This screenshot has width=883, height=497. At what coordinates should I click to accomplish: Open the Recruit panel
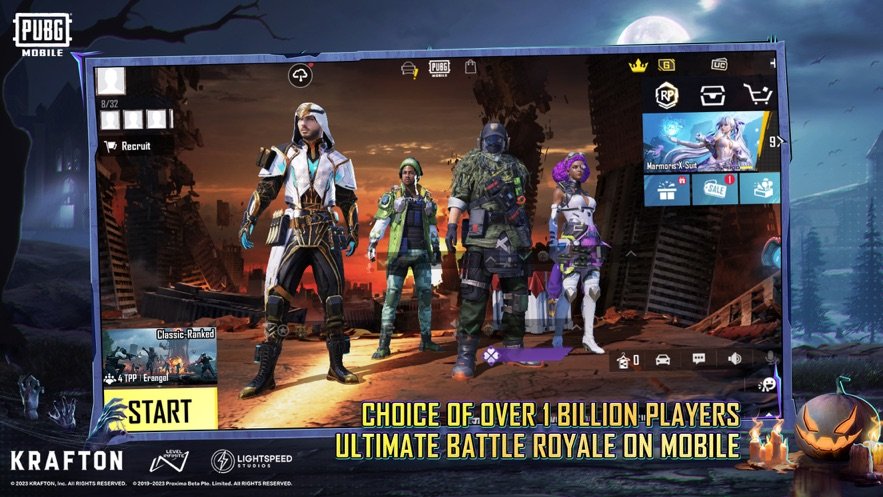click(x=128, y=145)
